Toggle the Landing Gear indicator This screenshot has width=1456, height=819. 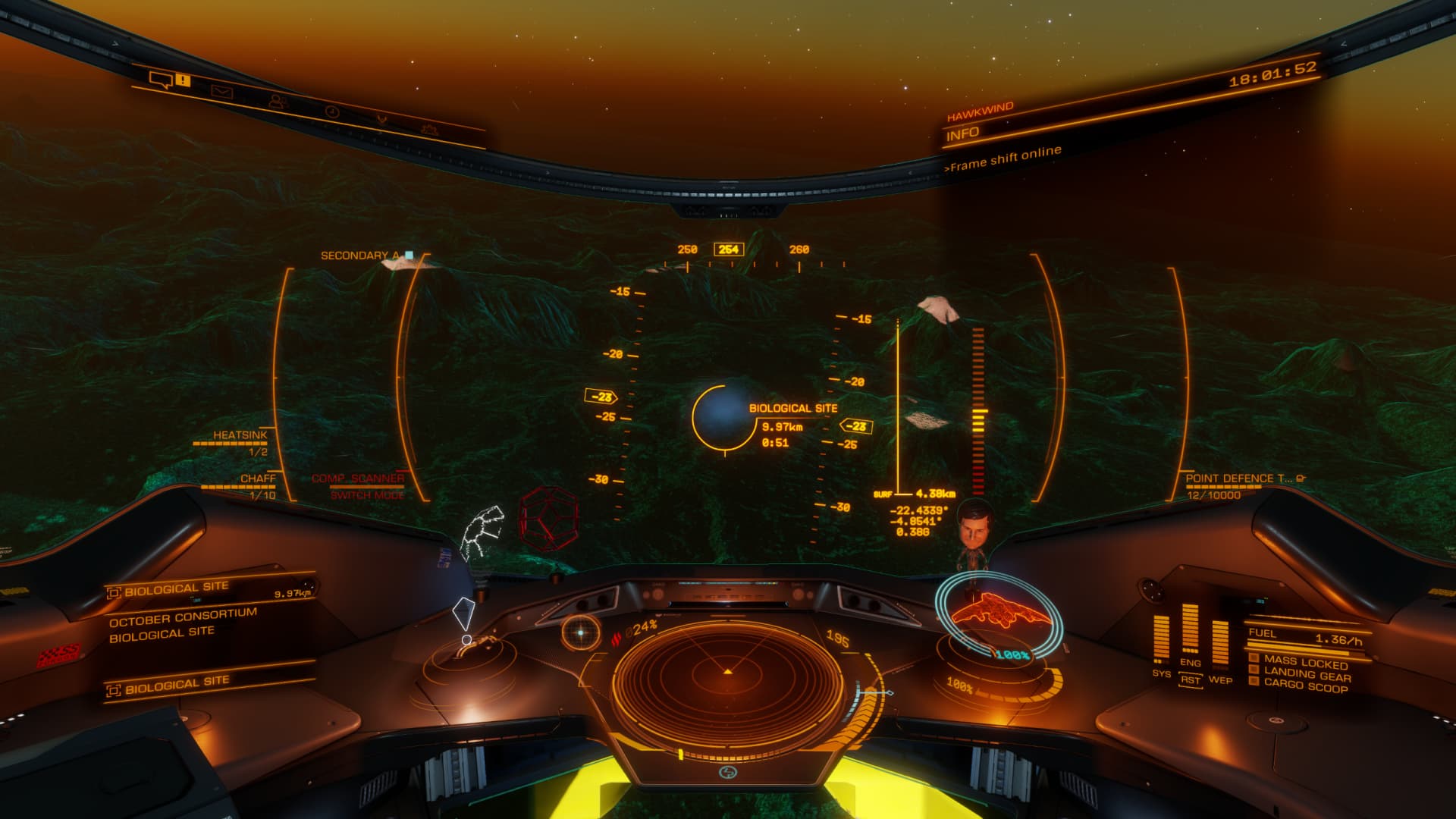[1307, 674]
